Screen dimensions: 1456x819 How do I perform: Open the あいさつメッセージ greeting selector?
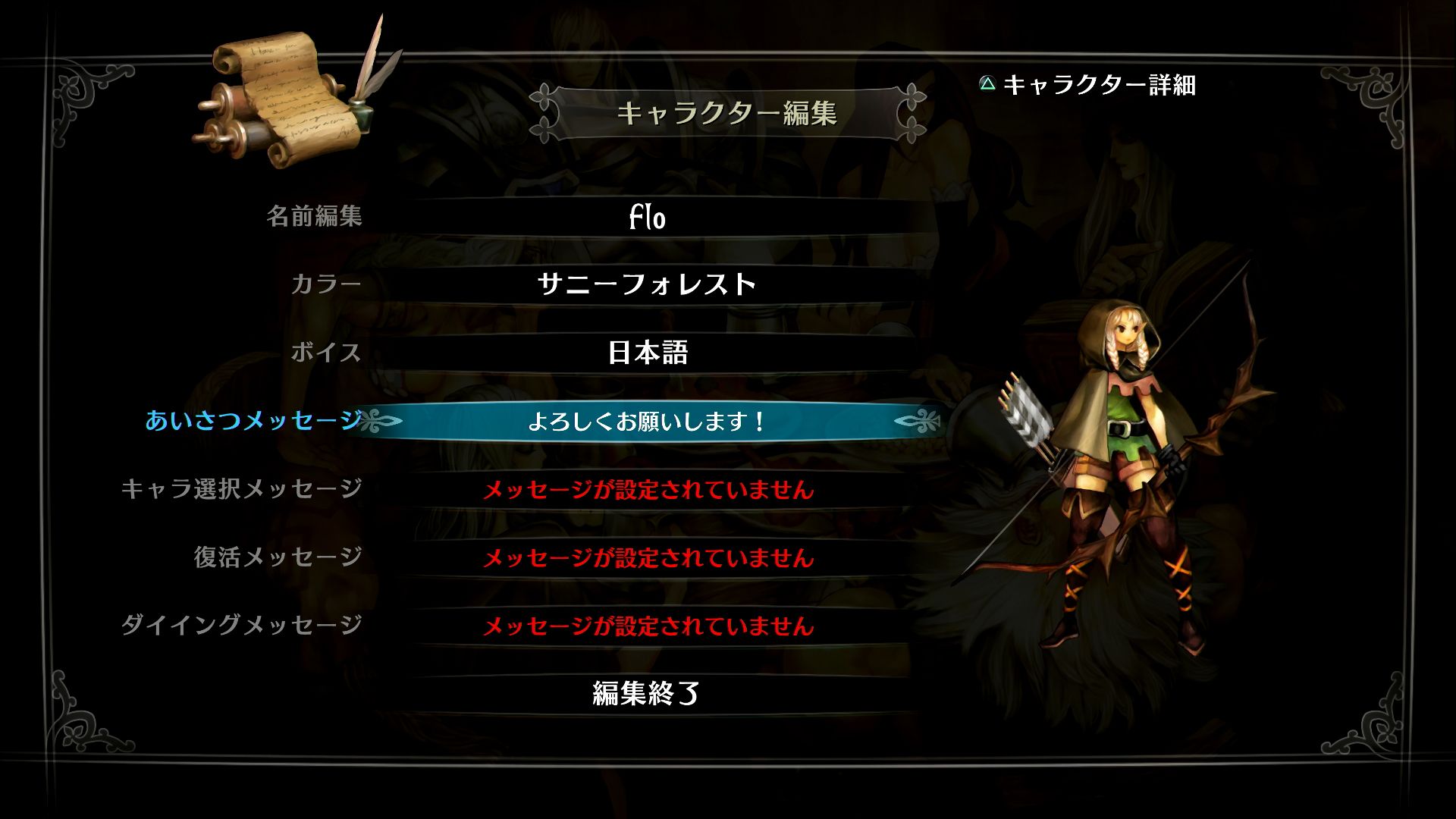(x=648, y=422)
